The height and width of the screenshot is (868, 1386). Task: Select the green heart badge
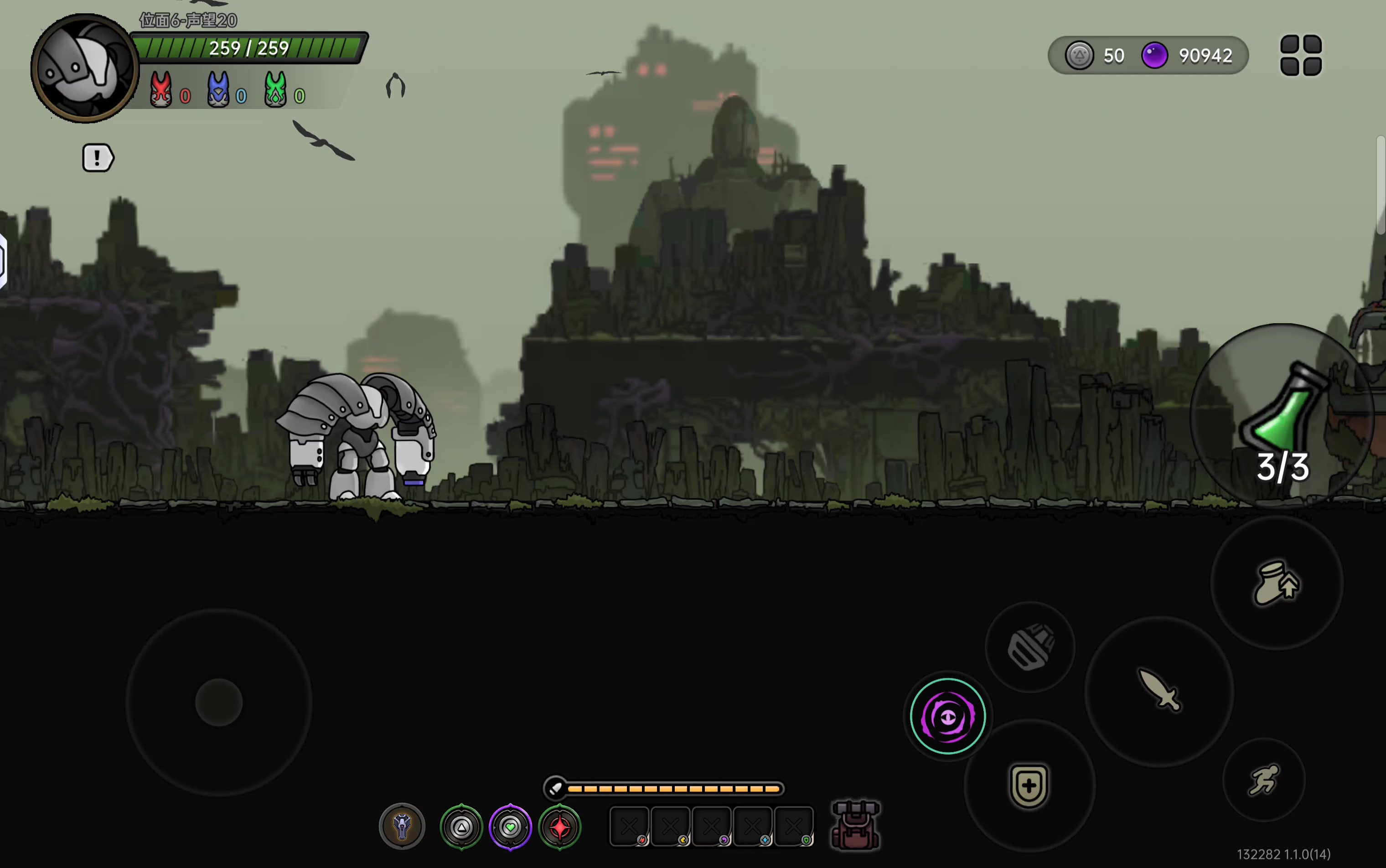coord(510,827)
